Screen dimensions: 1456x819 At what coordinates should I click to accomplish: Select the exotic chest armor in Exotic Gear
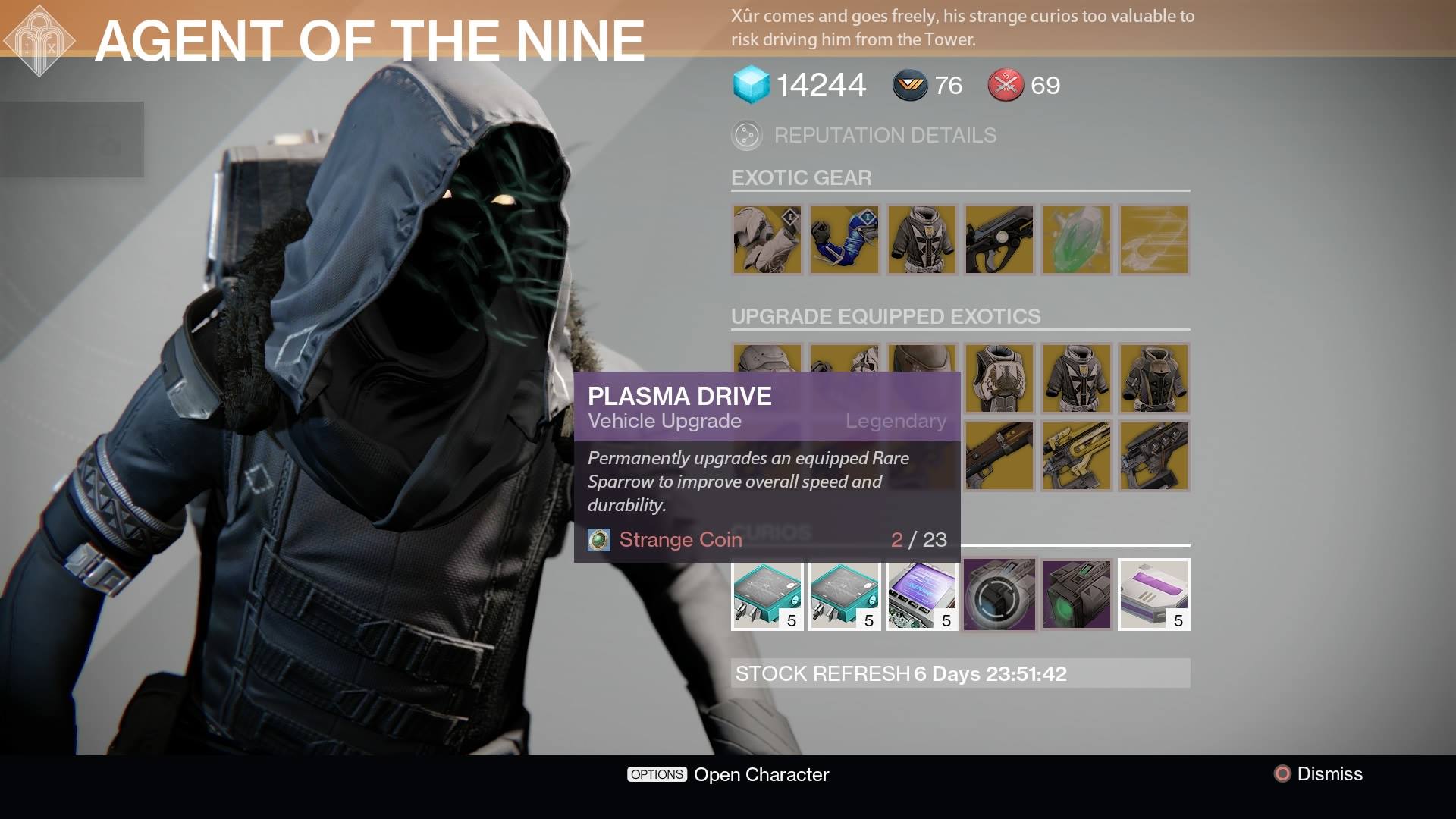[921, 240]
